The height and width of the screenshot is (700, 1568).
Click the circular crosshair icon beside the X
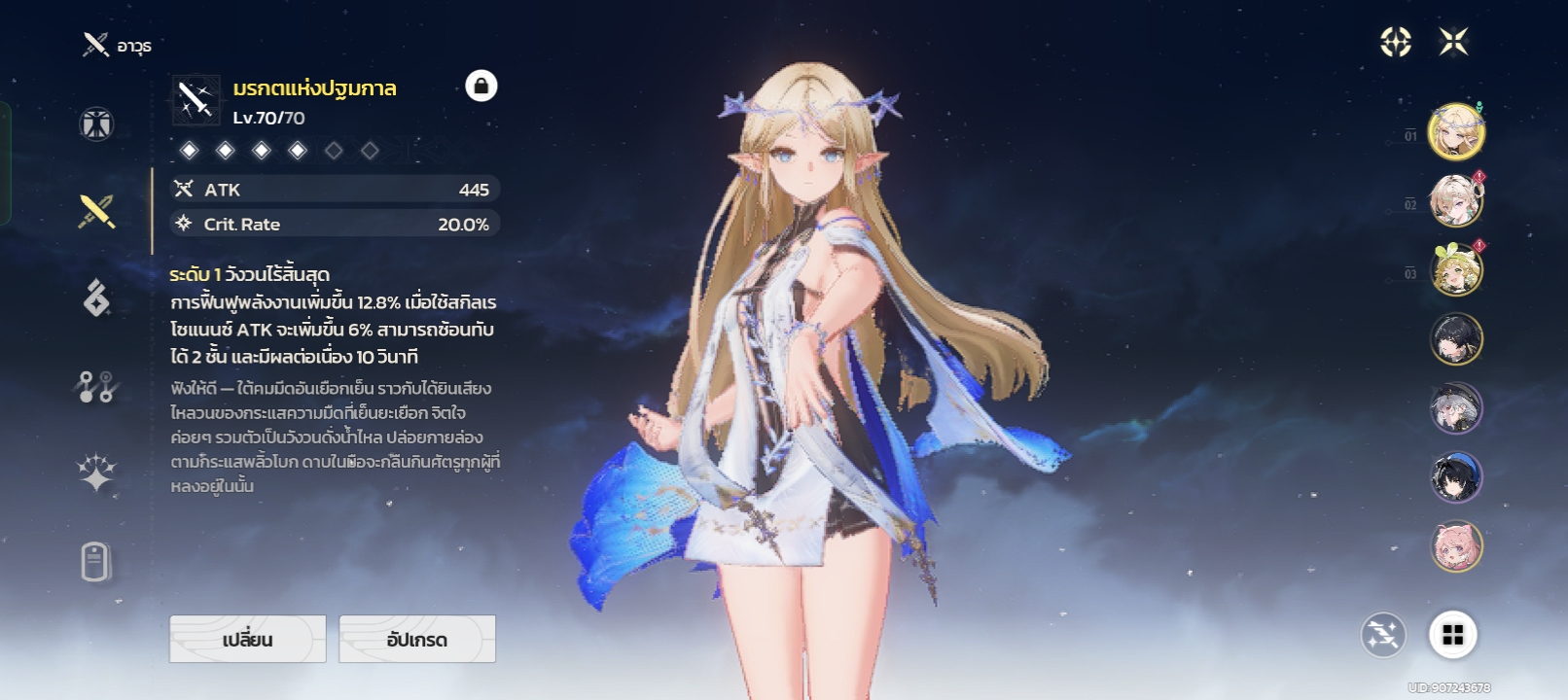pyautogui.click(x=1396, y=42)
